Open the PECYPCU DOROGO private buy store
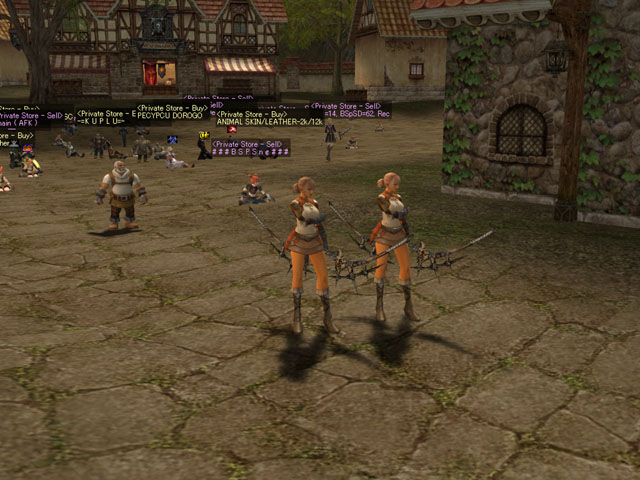Screen dimensions: 640x480 [x=172, y=116]
